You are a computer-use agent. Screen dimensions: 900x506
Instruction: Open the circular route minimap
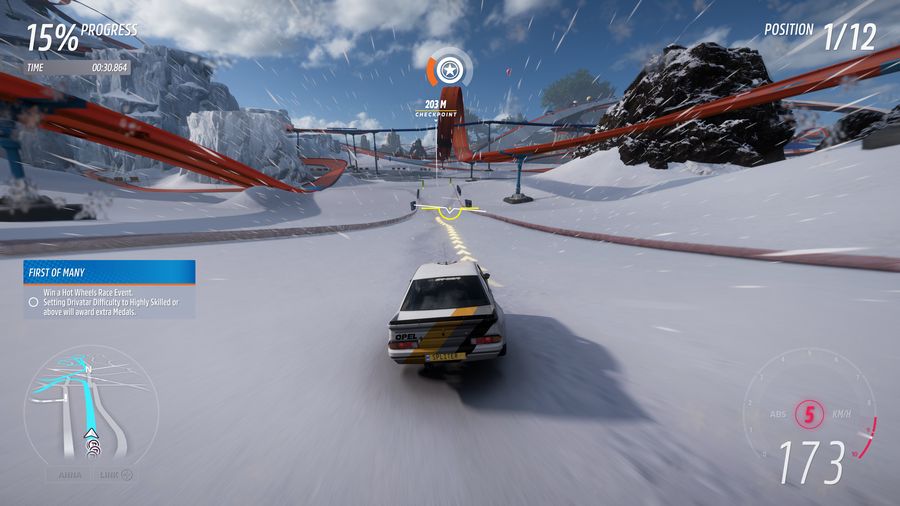90,405
